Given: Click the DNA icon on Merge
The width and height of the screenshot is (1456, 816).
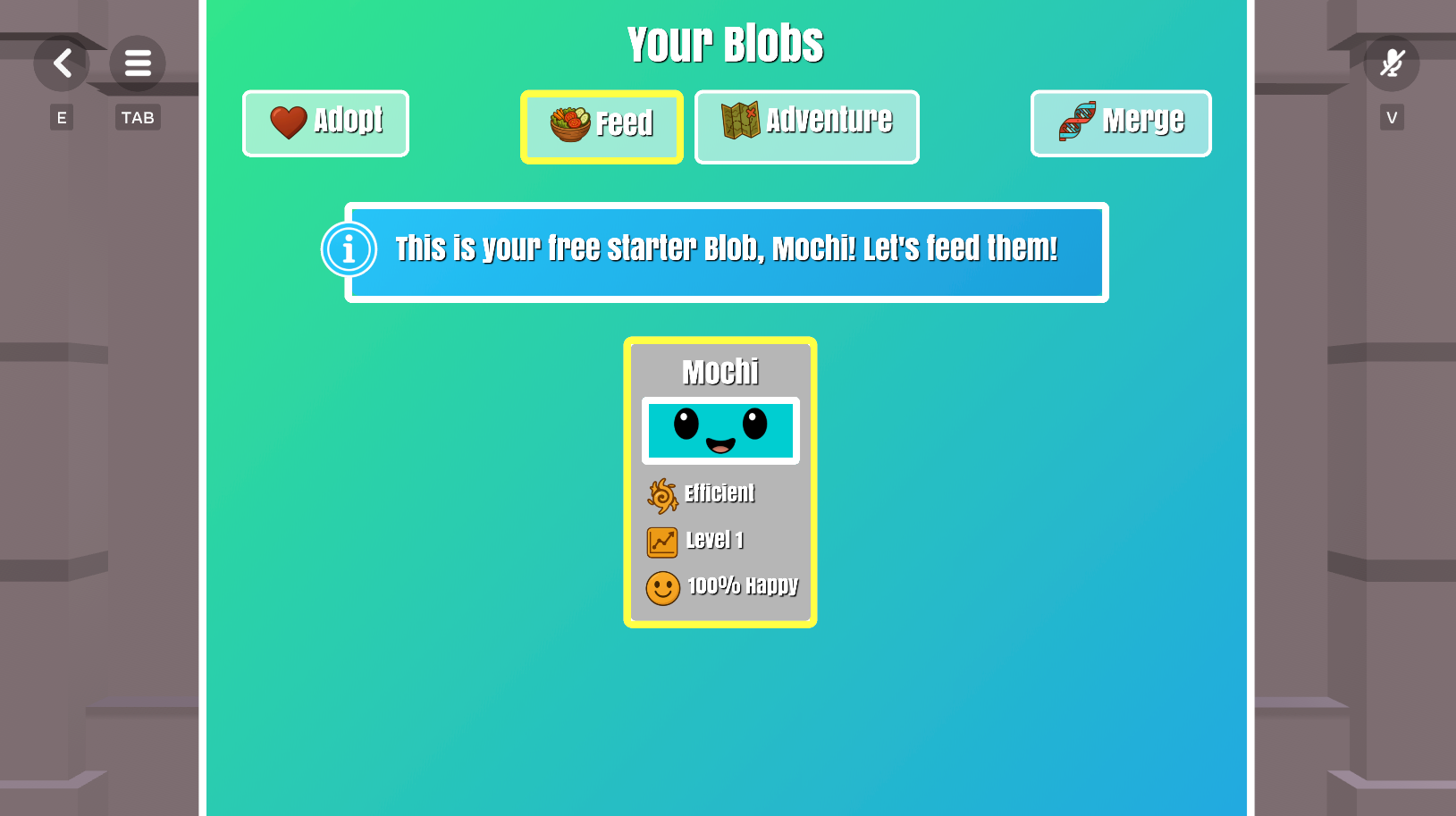Looking at the screenshot, I should pyautogui.click(x=1075, y=122).
